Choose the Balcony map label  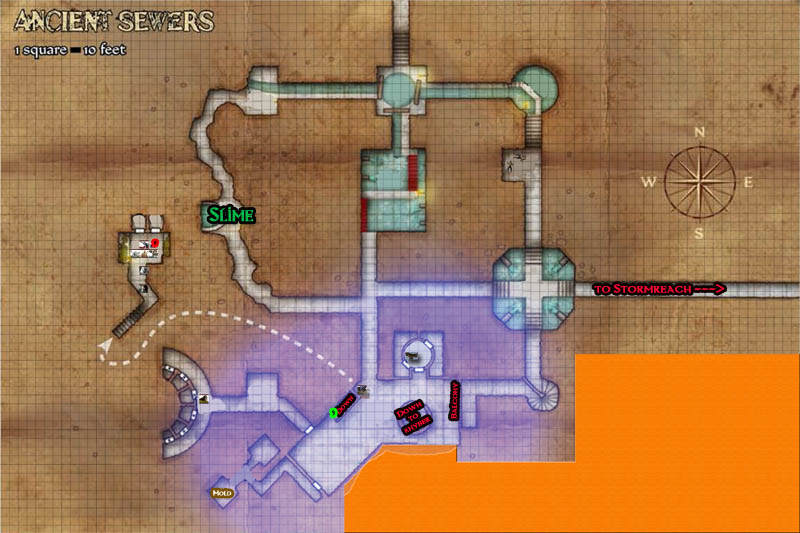[455, 402]
